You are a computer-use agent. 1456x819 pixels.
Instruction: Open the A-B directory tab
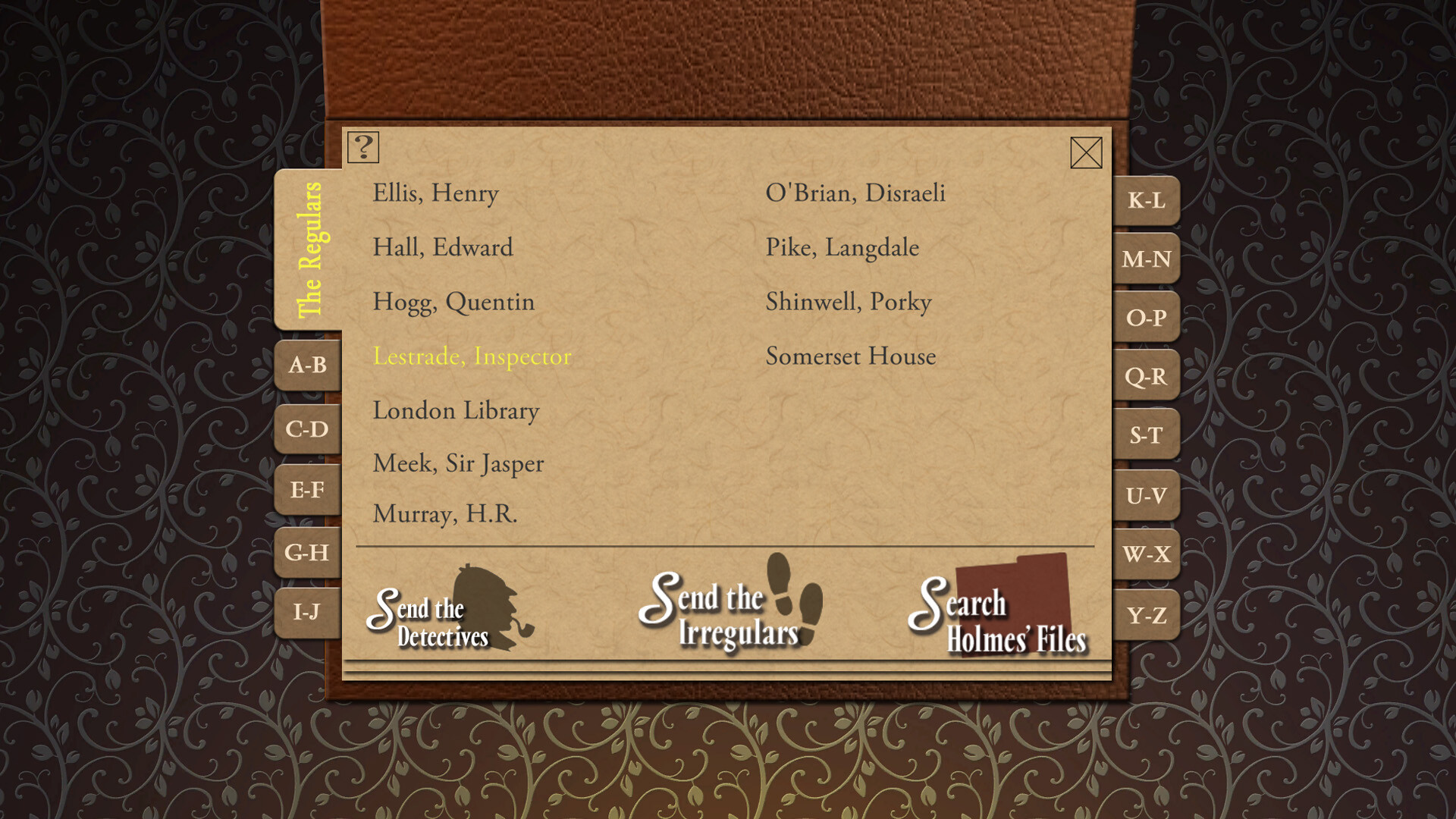pos(307,366)
